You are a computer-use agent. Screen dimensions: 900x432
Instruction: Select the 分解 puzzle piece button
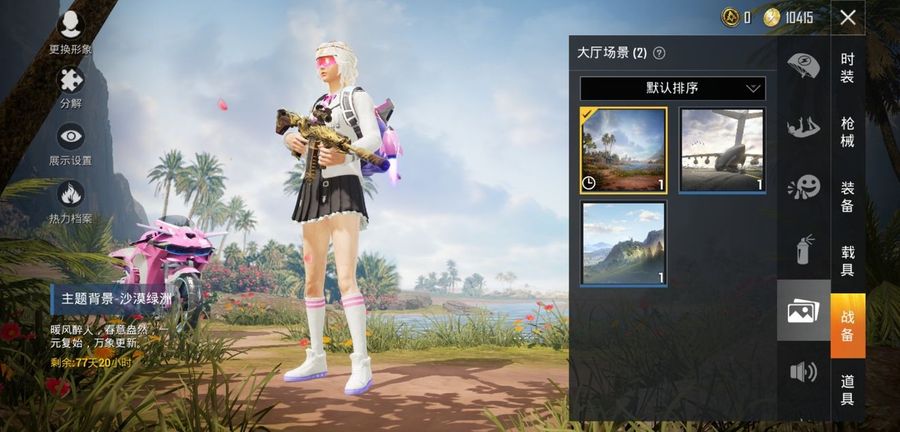click(70, 86)
